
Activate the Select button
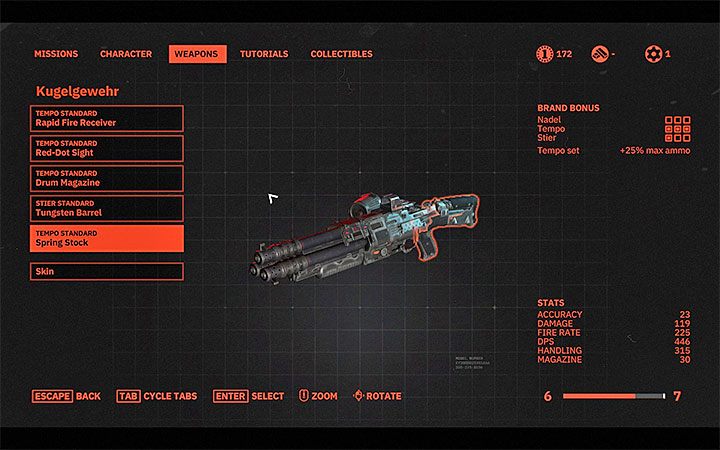[249, 396]
